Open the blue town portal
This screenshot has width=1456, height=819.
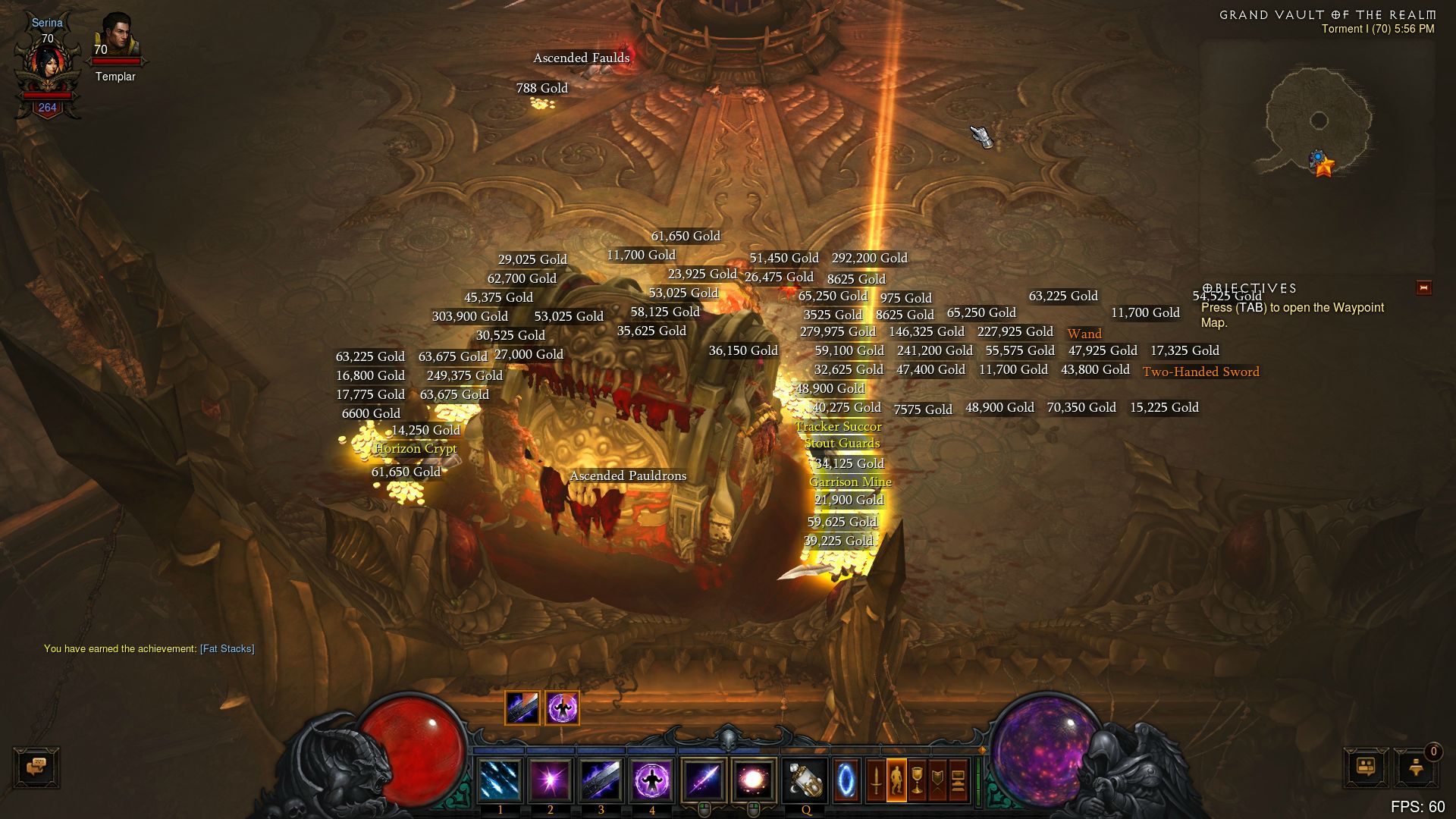tap(846, 780)
